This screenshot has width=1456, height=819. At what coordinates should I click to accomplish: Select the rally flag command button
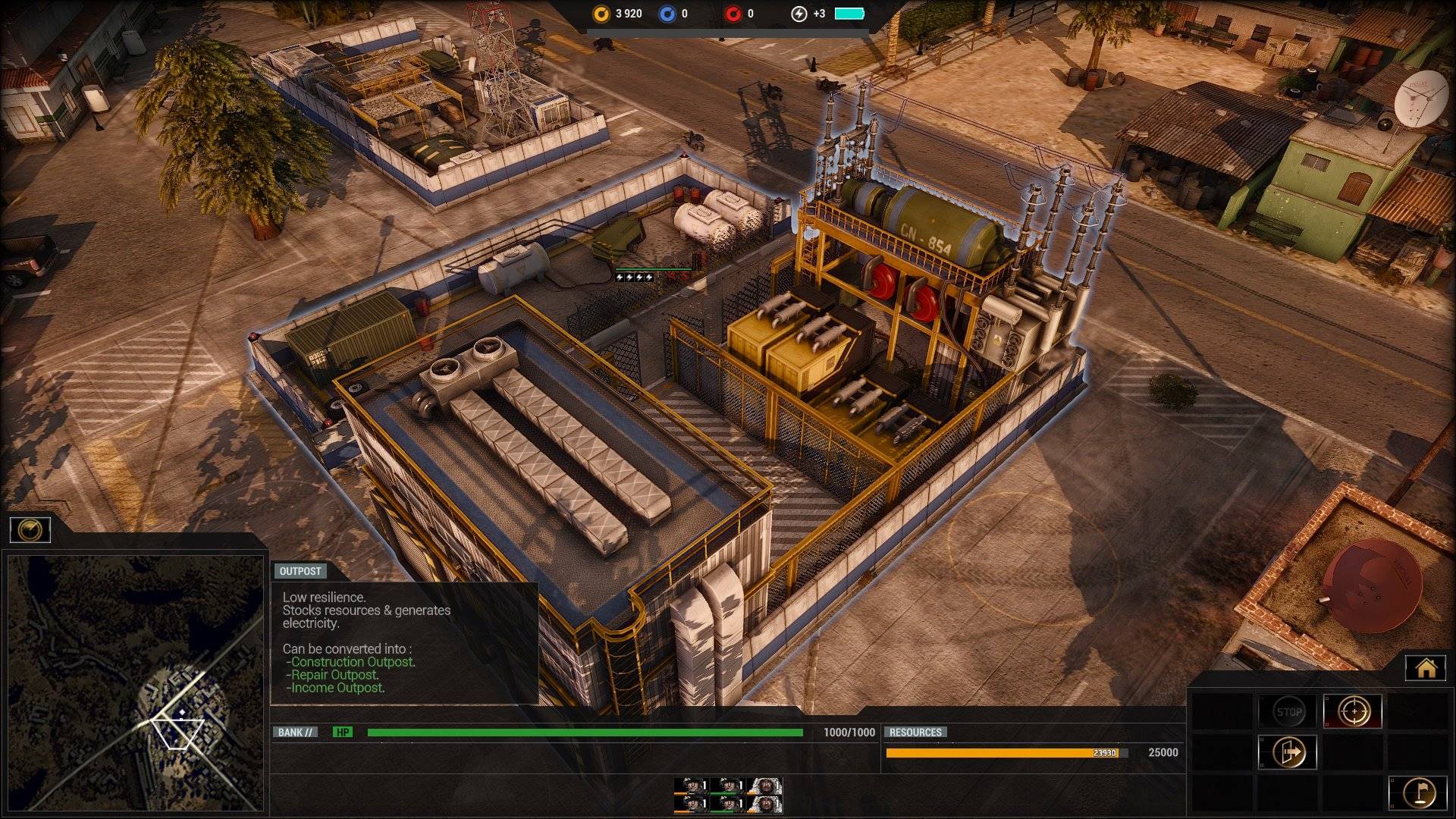tap(1417, 792)
